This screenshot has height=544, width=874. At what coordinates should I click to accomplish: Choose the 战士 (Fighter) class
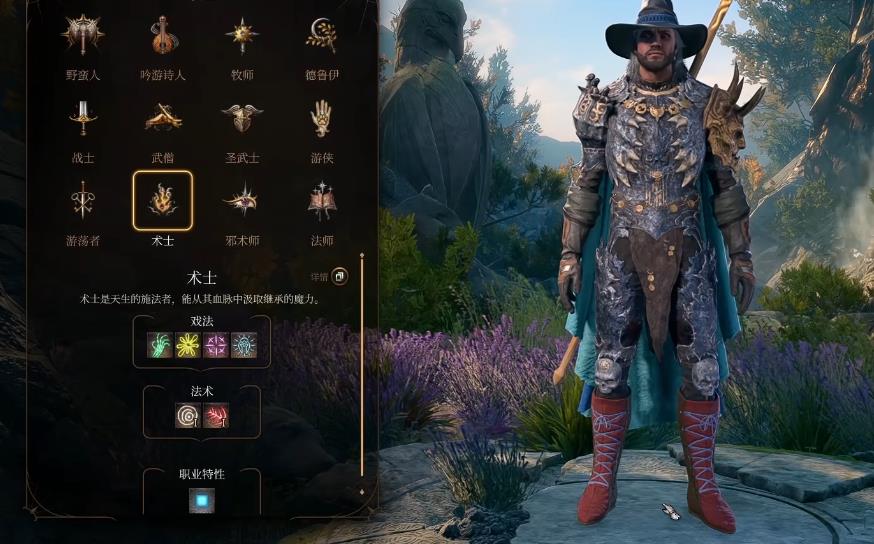(83, 119)
